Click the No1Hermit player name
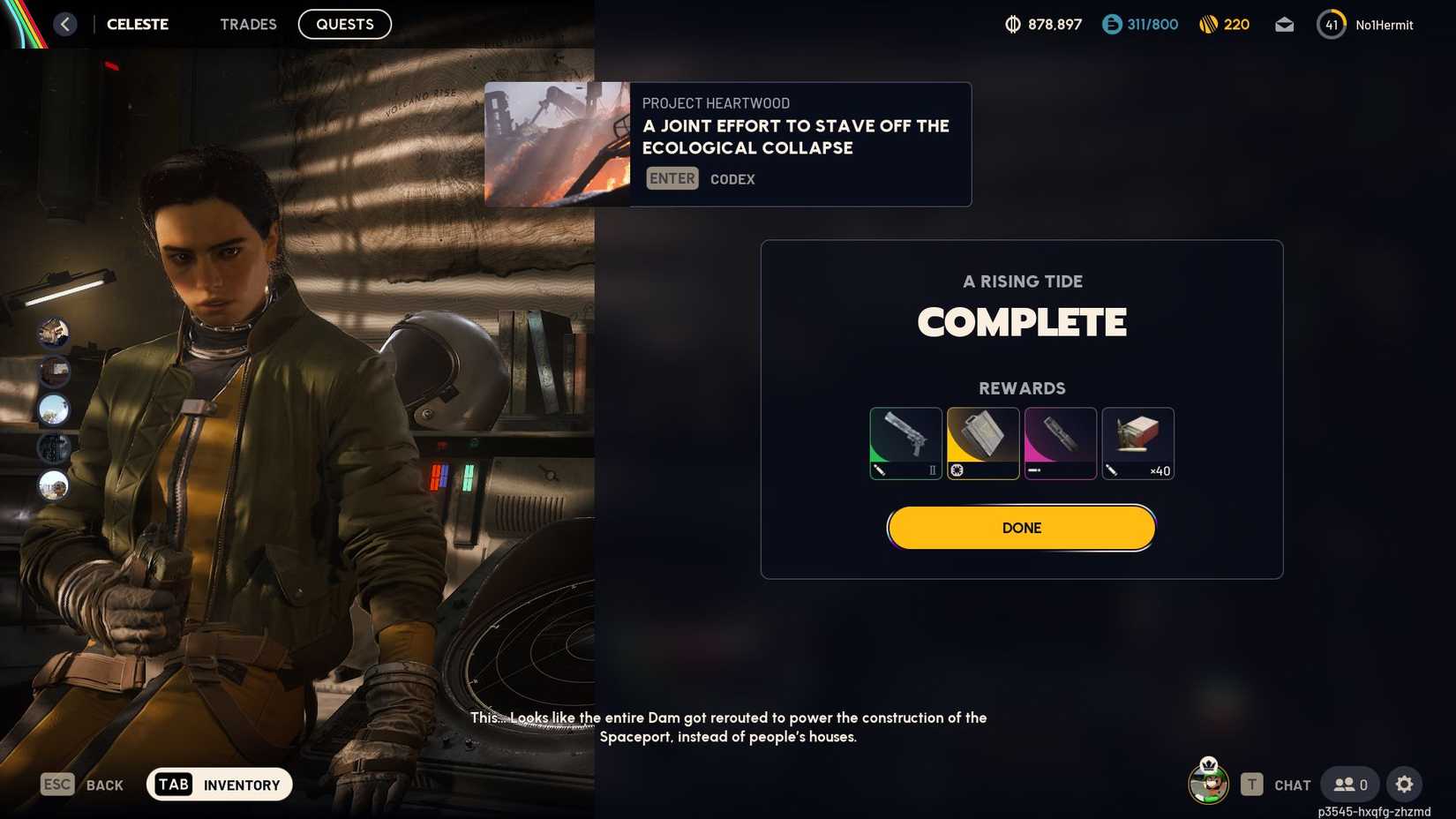This screenshot has height=819, width=1456. [1385, 25]
